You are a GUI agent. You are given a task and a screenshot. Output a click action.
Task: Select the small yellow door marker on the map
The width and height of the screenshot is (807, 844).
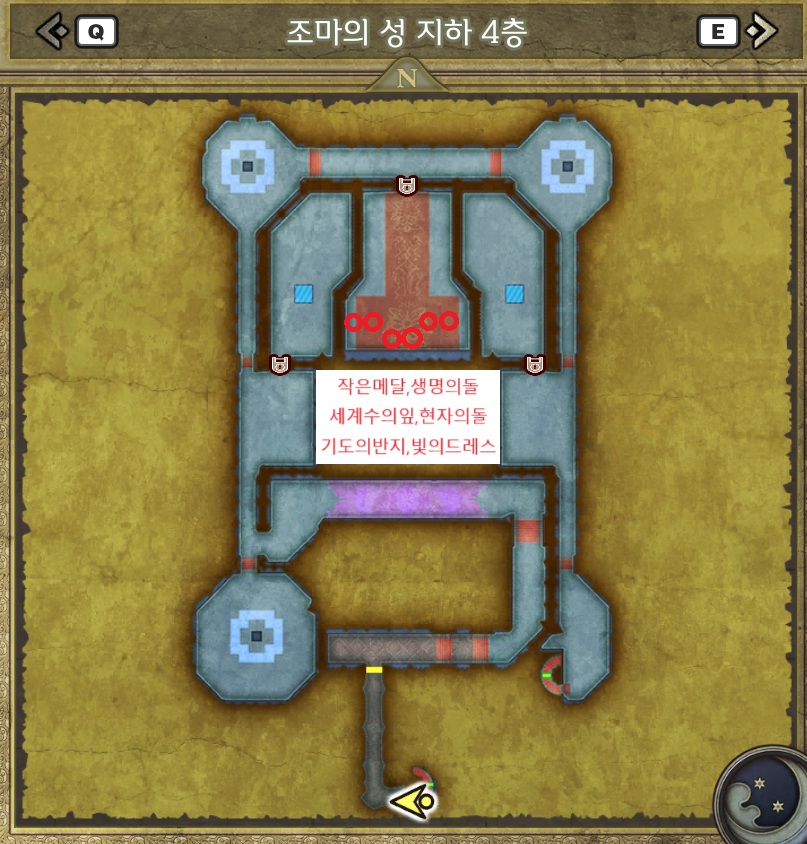point(374,669)
